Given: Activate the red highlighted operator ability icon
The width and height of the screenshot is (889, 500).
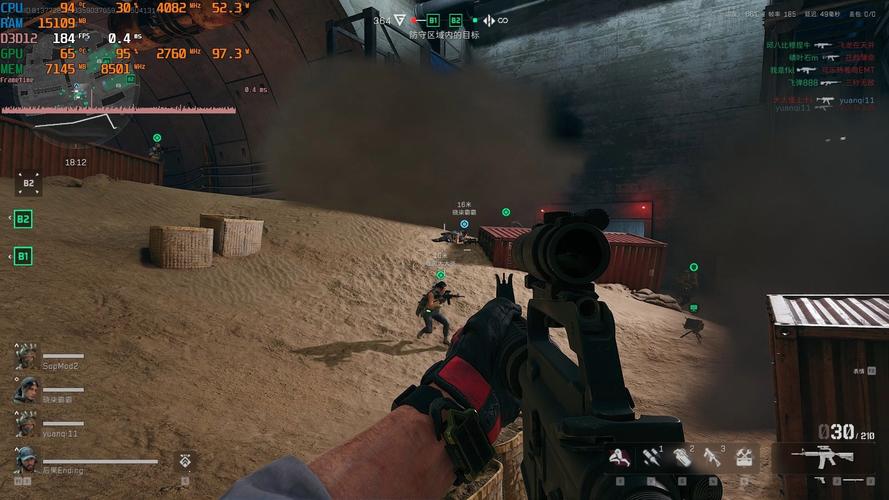Looking at the screenshot, I should click(x=620, y=458).
